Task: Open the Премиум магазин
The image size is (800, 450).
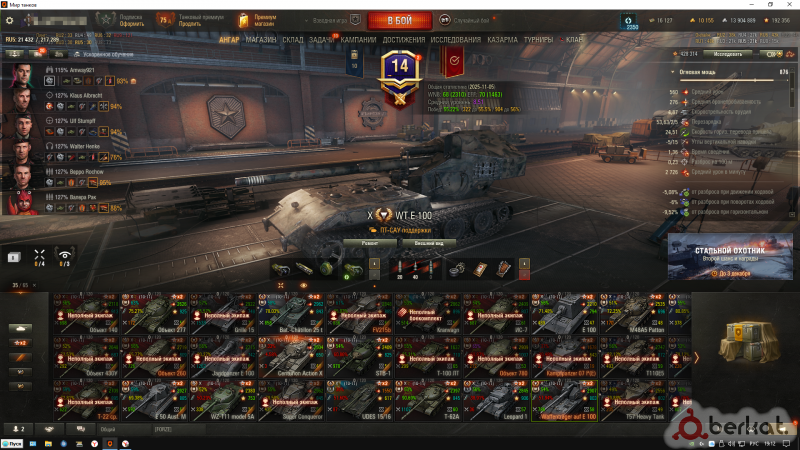Action: 264,20
